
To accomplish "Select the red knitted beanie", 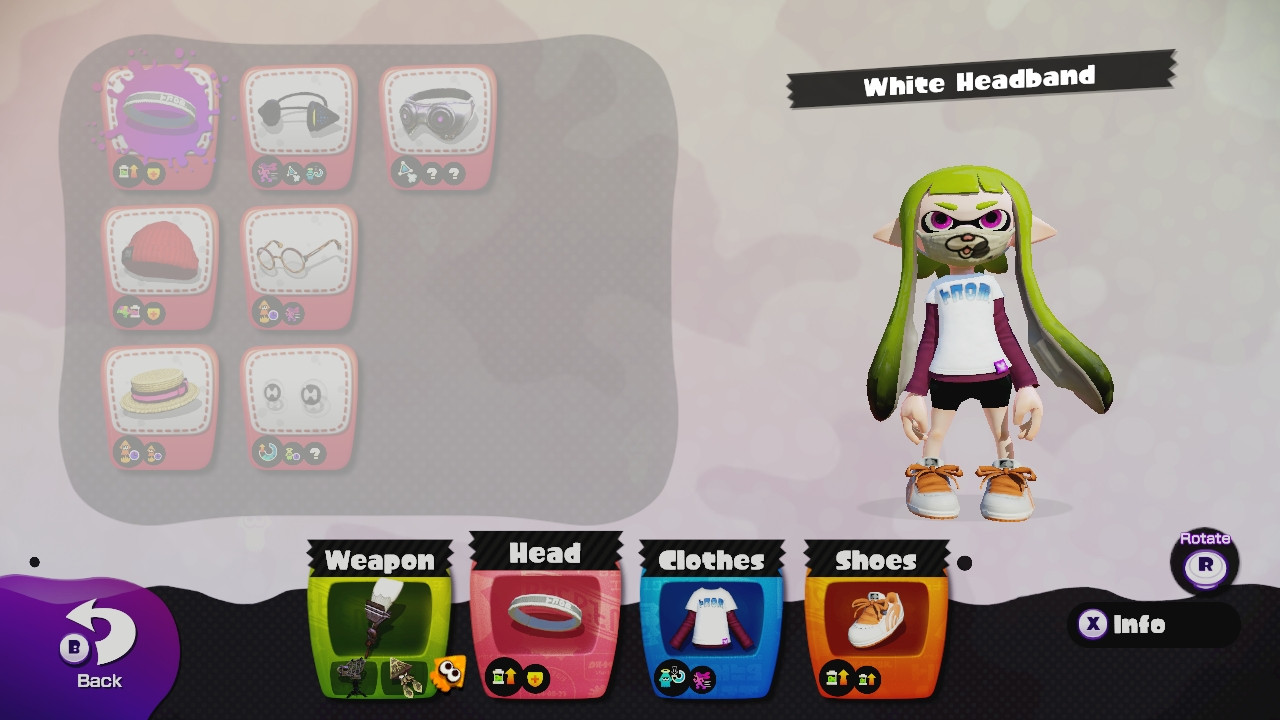I will pyautogui.click(x=158, y=250).
